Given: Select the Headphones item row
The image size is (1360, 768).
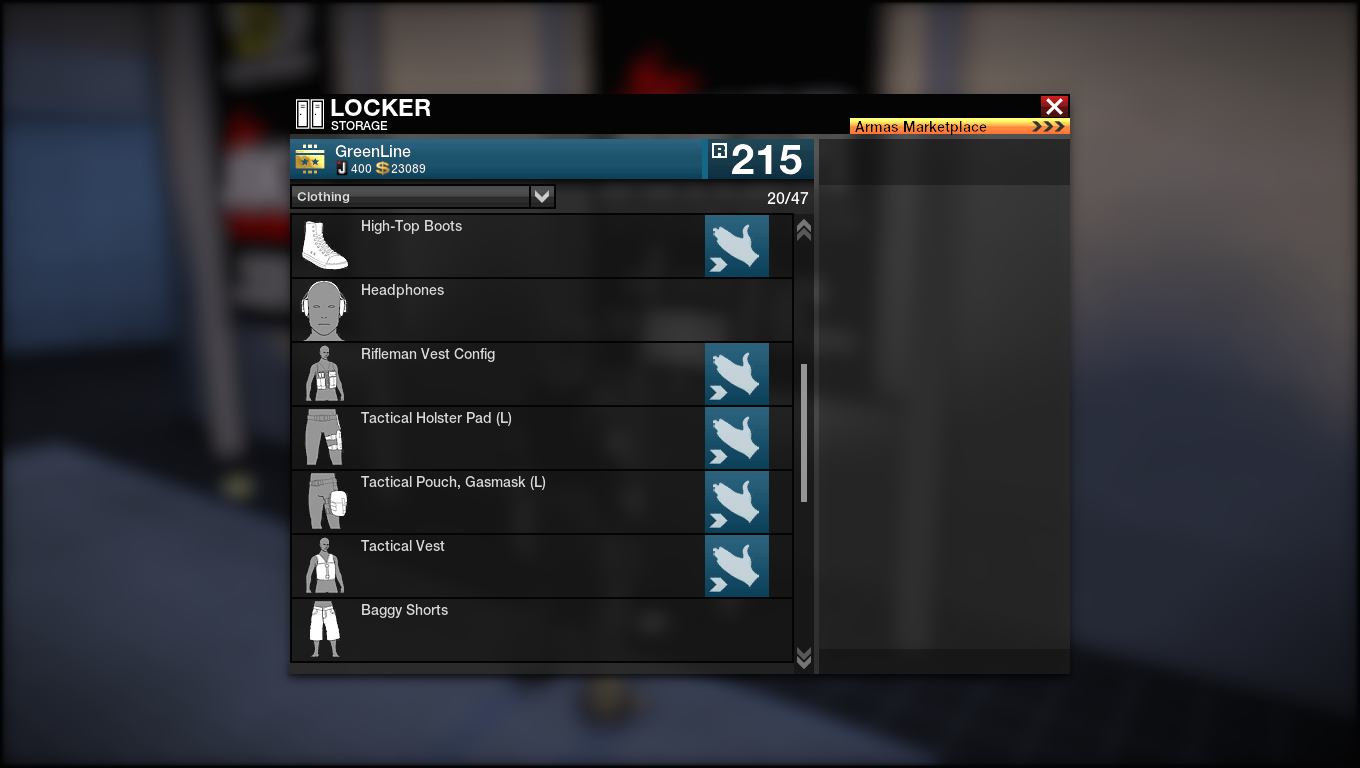Looking at the screenshot, I should pyautogui.click(x=500, y=310).
